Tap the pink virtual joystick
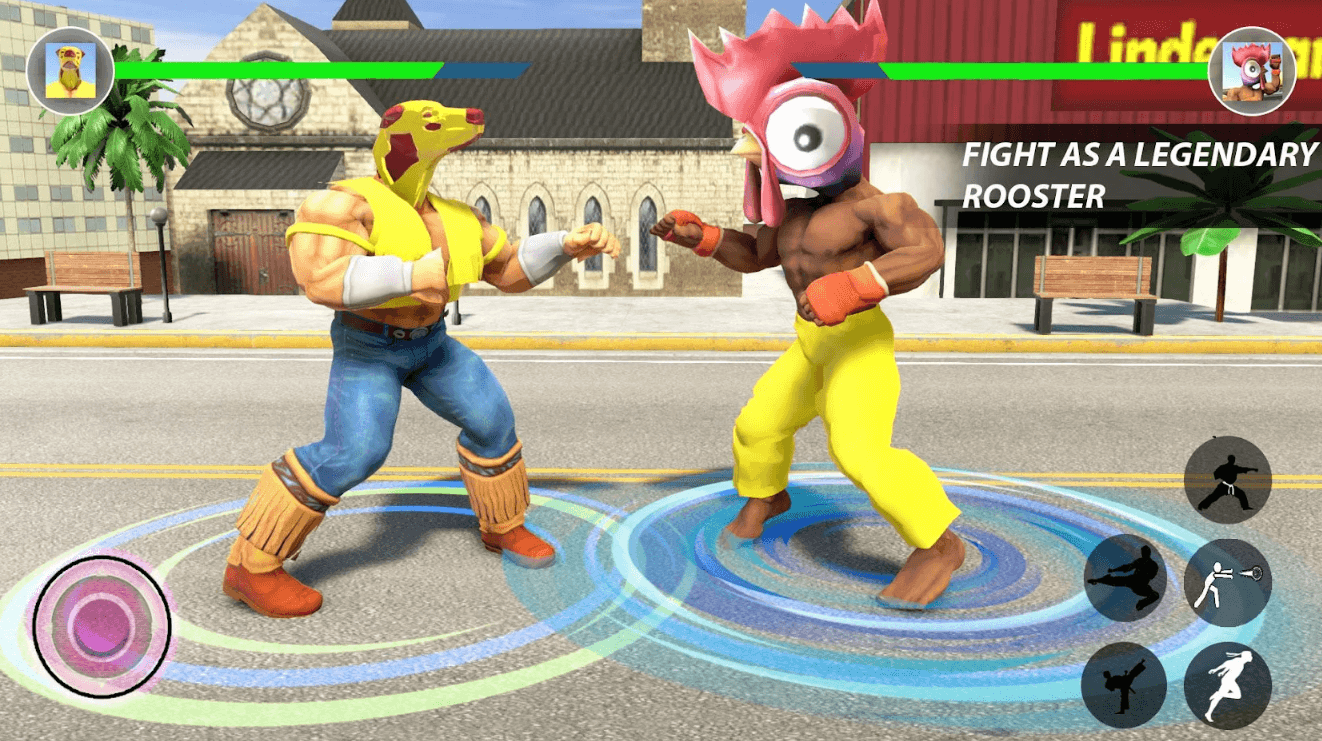1322x741 pixels. (x=101, y=627)
